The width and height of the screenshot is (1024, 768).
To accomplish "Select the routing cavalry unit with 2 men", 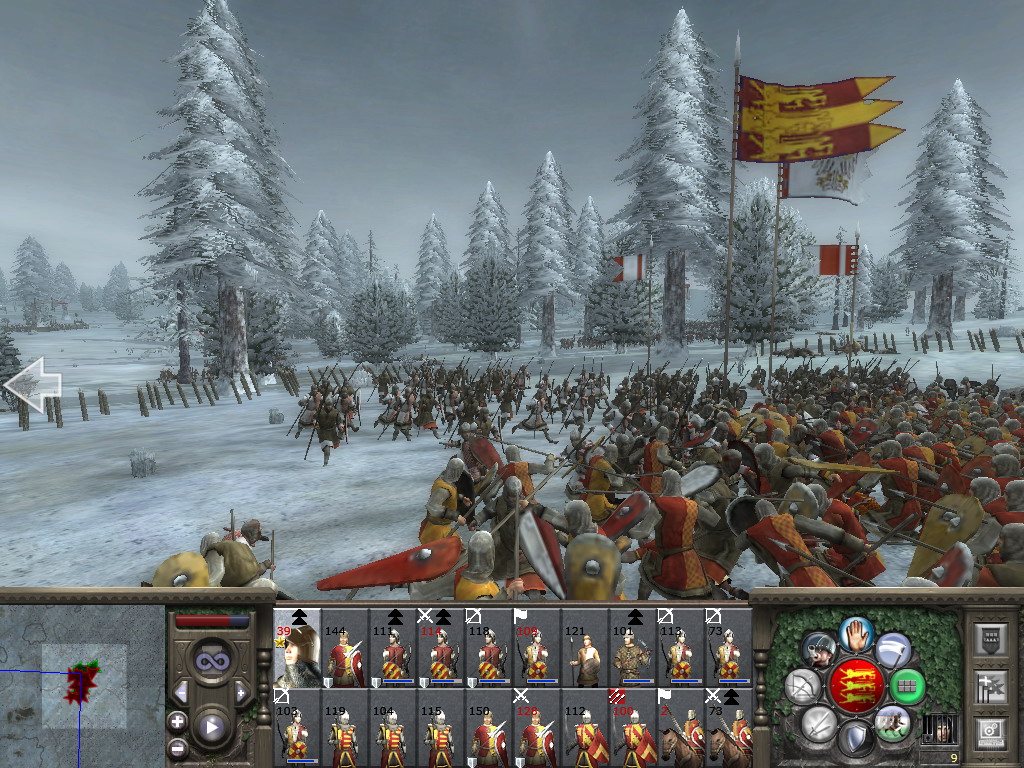I will pyautogui.click(x=681, y=728).
